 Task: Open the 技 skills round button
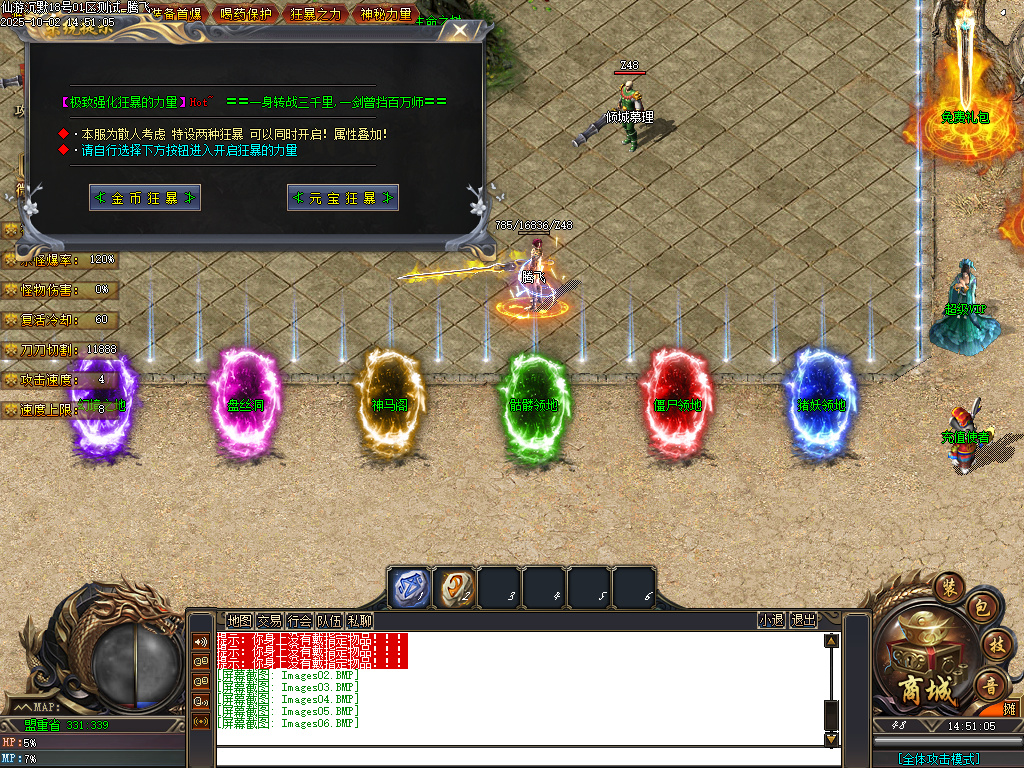click(995, 643)
